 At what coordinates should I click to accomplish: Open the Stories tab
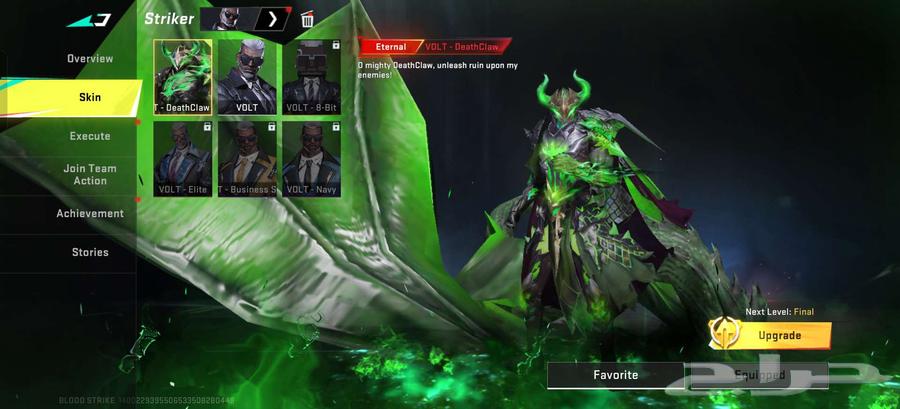point(90,252)
